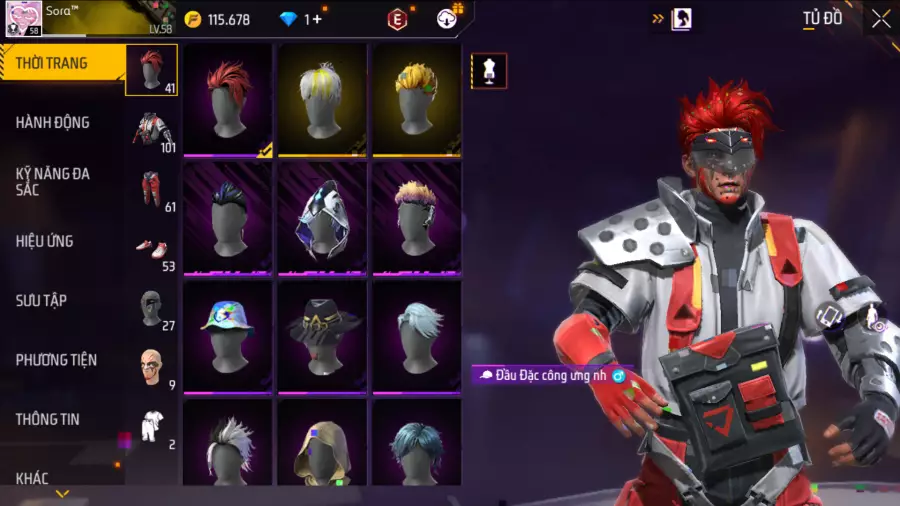This screenshot has width=900, height=506.
Task: Open the Sora player profile
Action: tap(25, 18)
